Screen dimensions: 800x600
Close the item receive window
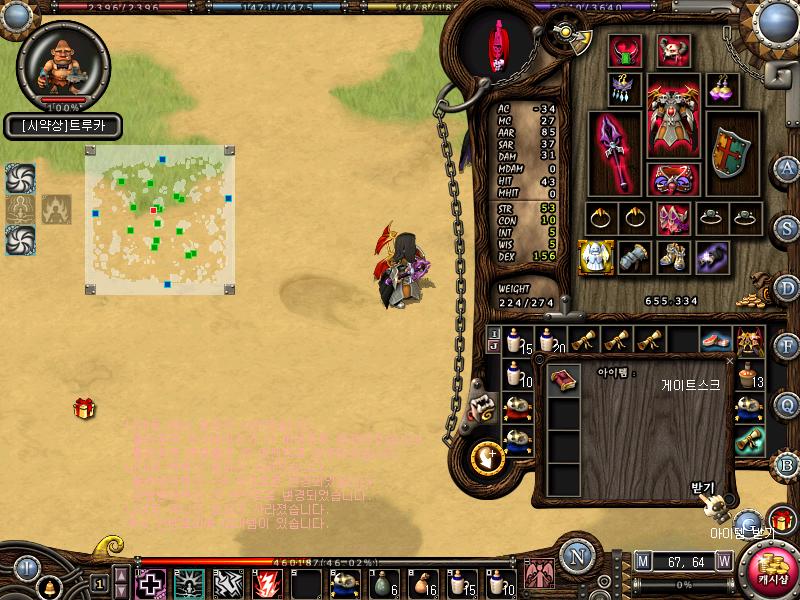(x=729, y=361)
